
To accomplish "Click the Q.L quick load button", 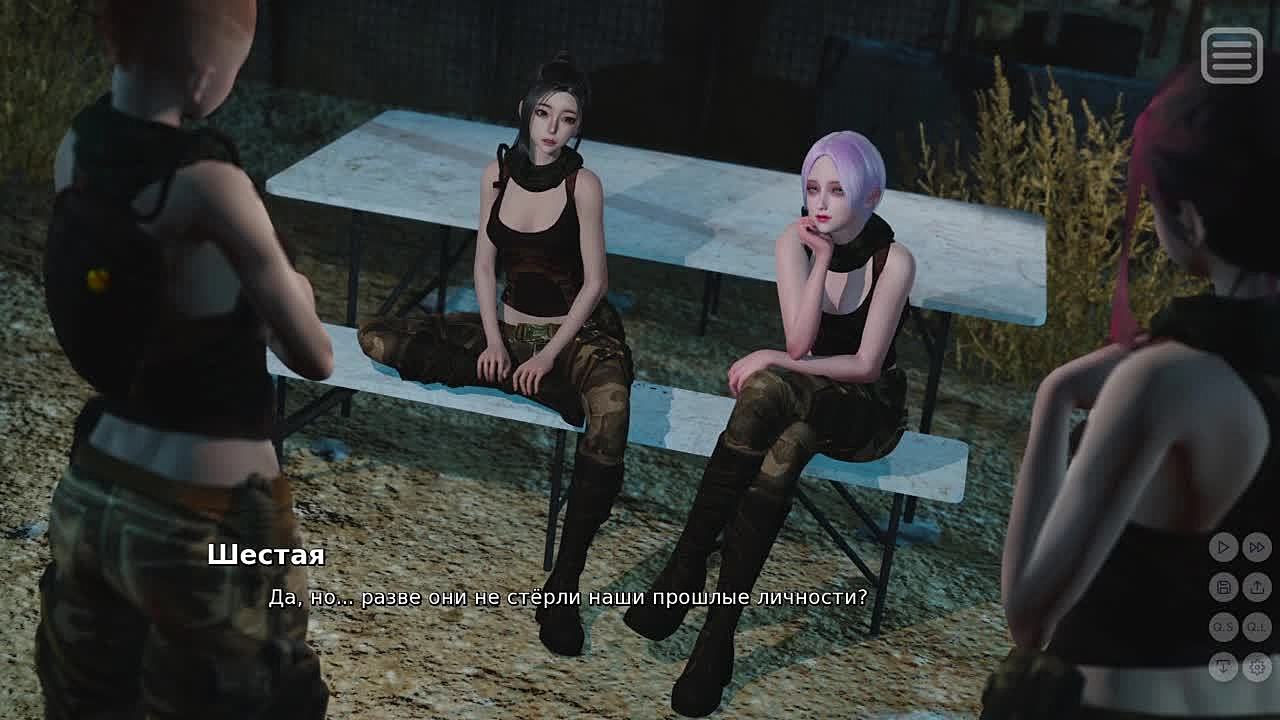I will pos(1257,627).
